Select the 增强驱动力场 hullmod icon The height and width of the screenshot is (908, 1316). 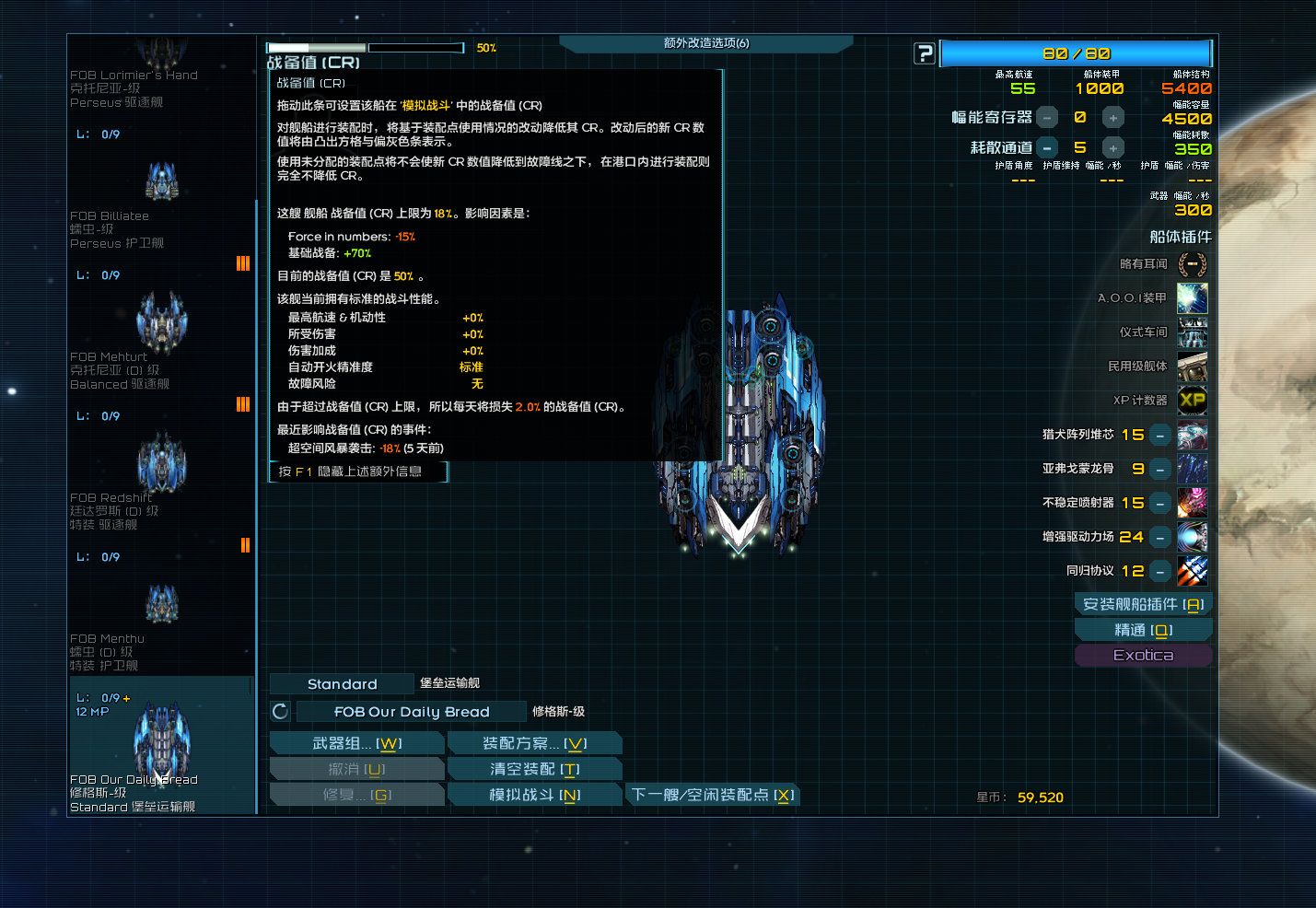click(x=1192, y=537)
